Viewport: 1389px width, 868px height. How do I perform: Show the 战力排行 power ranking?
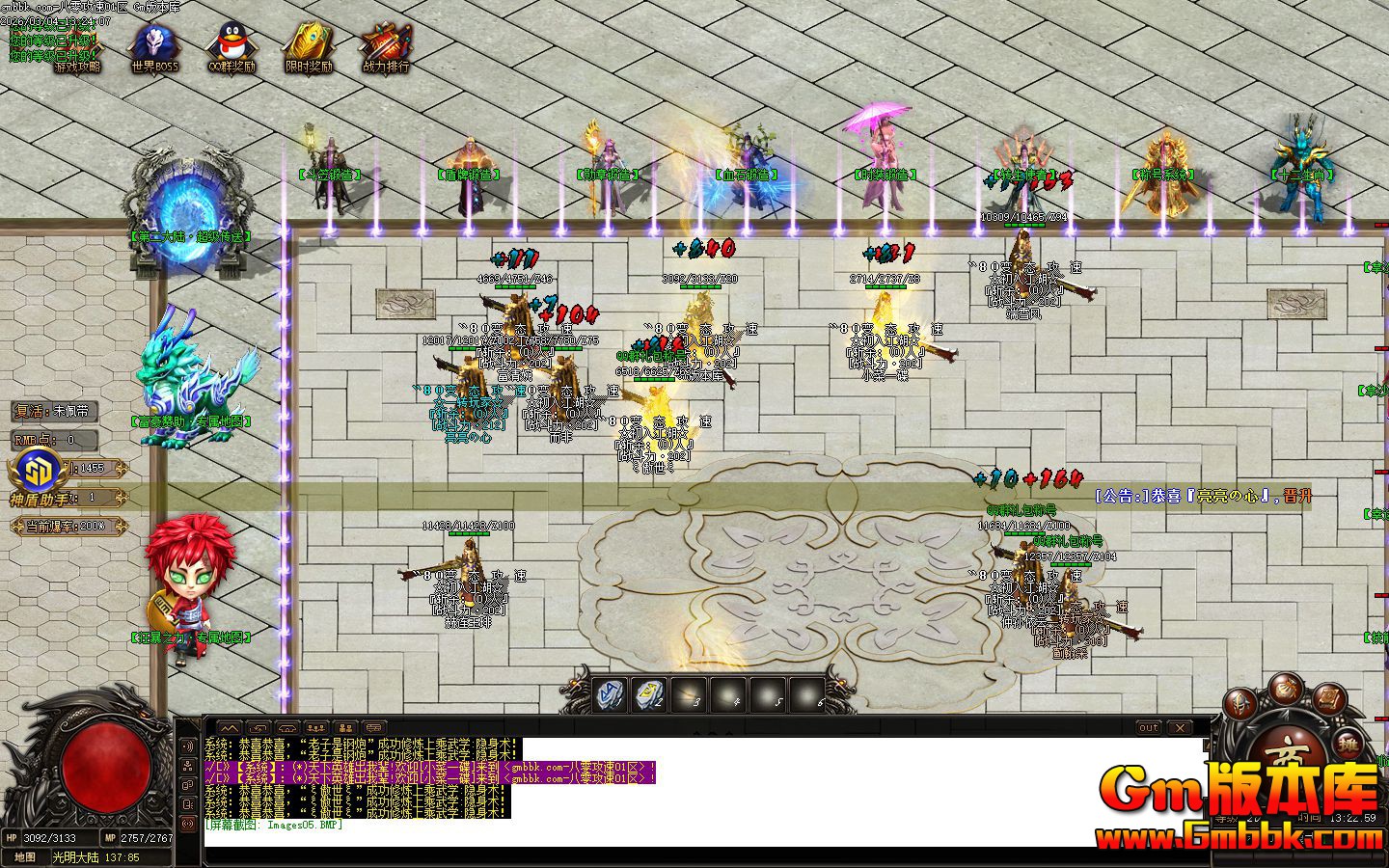tap(386, 48)
